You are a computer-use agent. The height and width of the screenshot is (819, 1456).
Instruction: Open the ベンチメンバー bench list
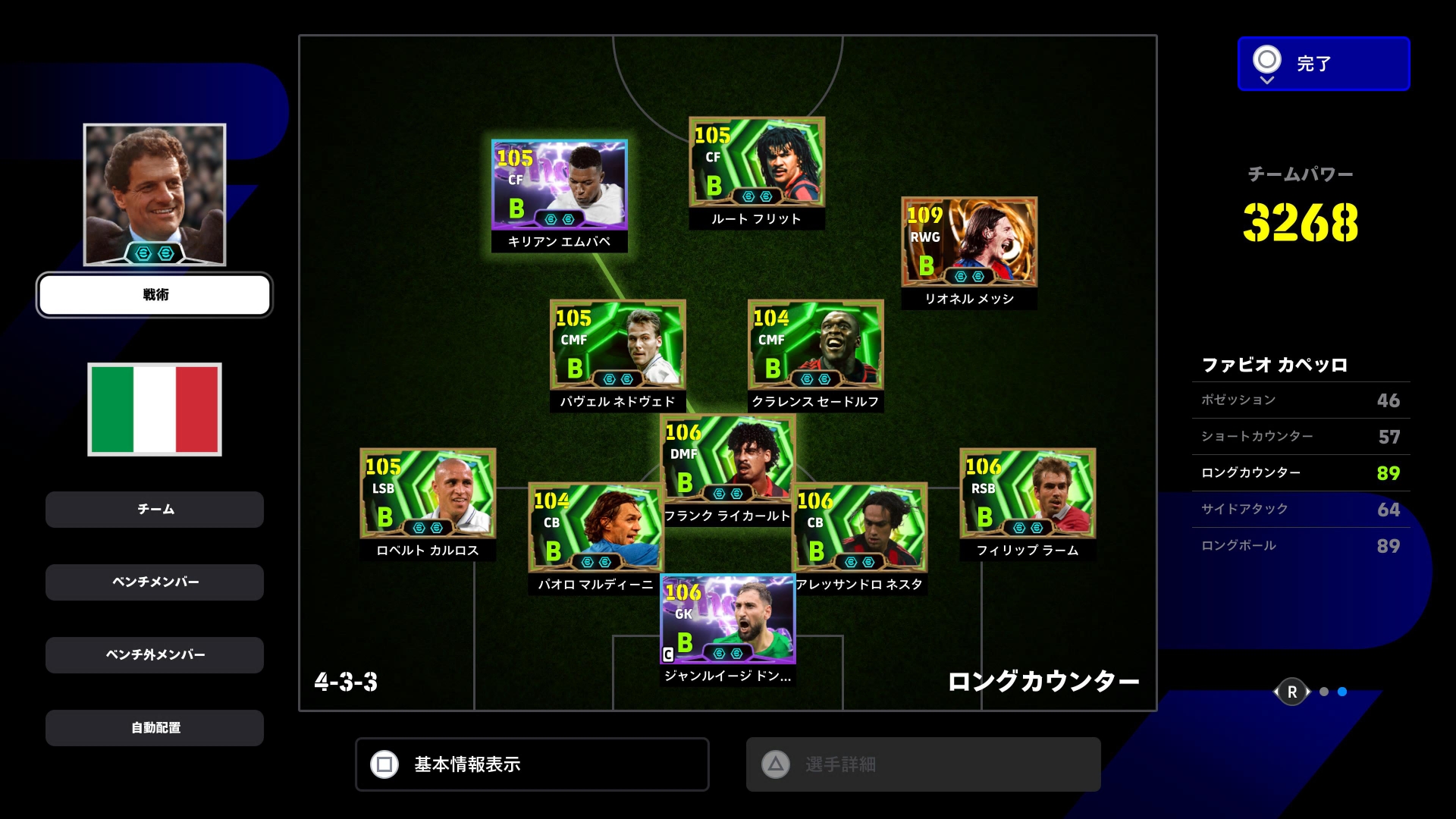point(155,582)
